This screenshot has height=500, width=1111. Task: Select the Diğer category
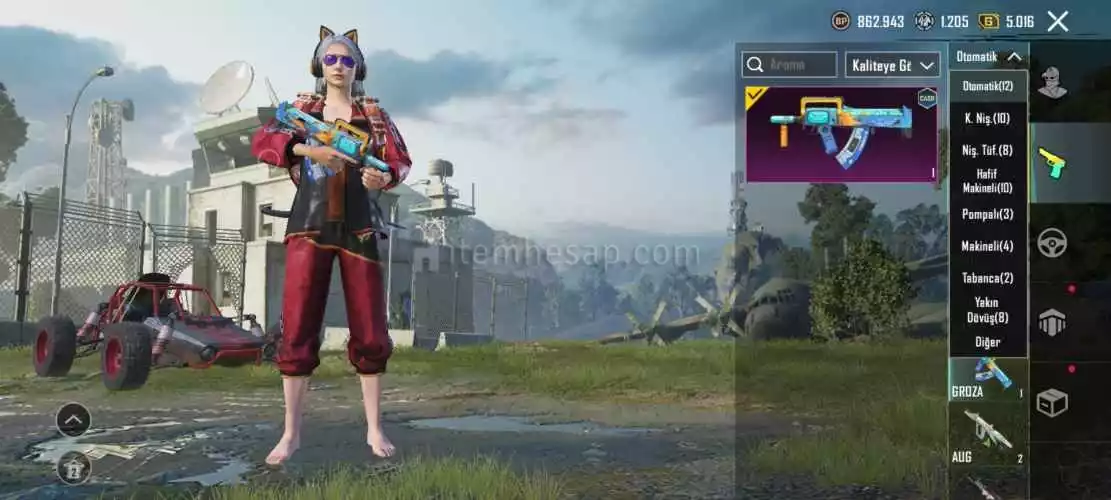pos(987,342)
